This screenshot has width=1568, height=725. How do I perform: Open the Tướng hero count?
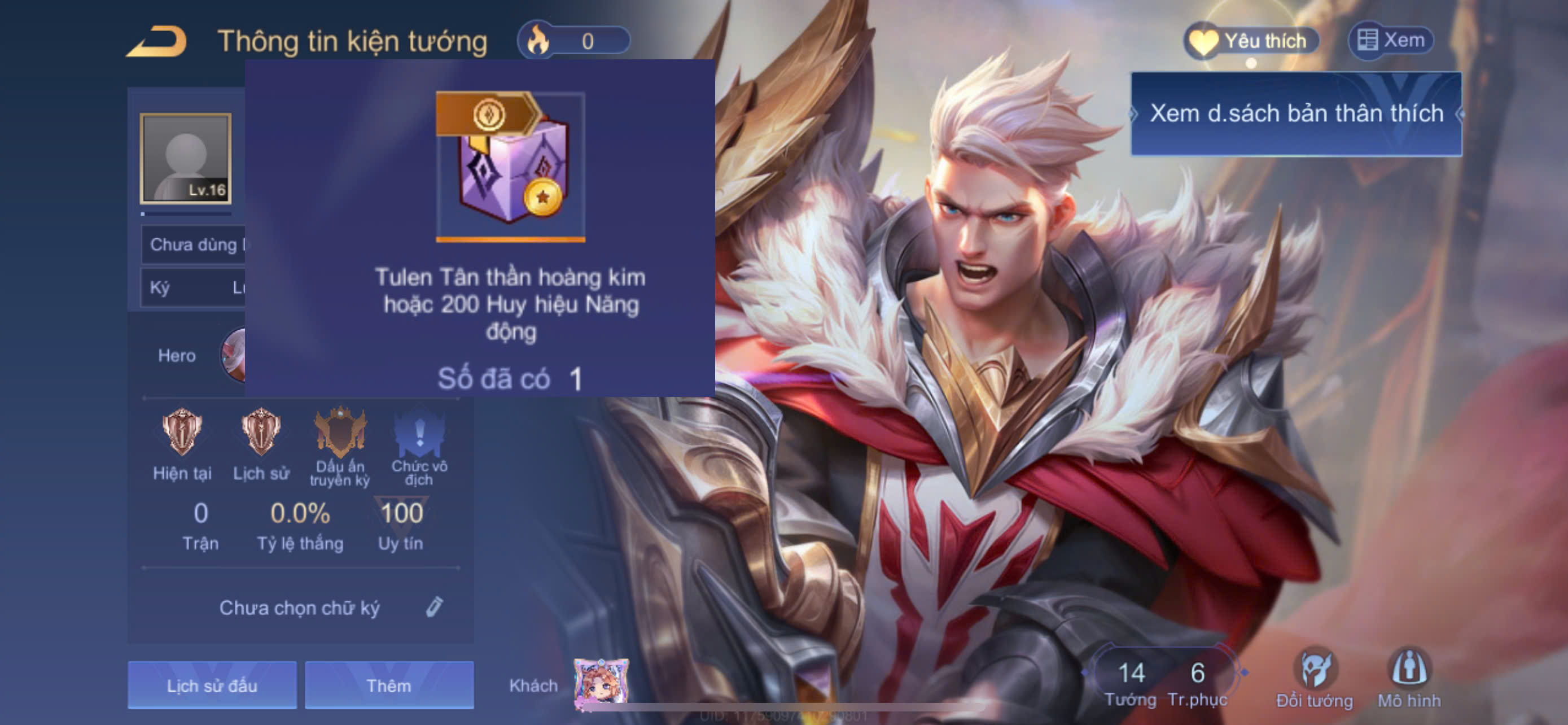click(x=1131, y=682)
